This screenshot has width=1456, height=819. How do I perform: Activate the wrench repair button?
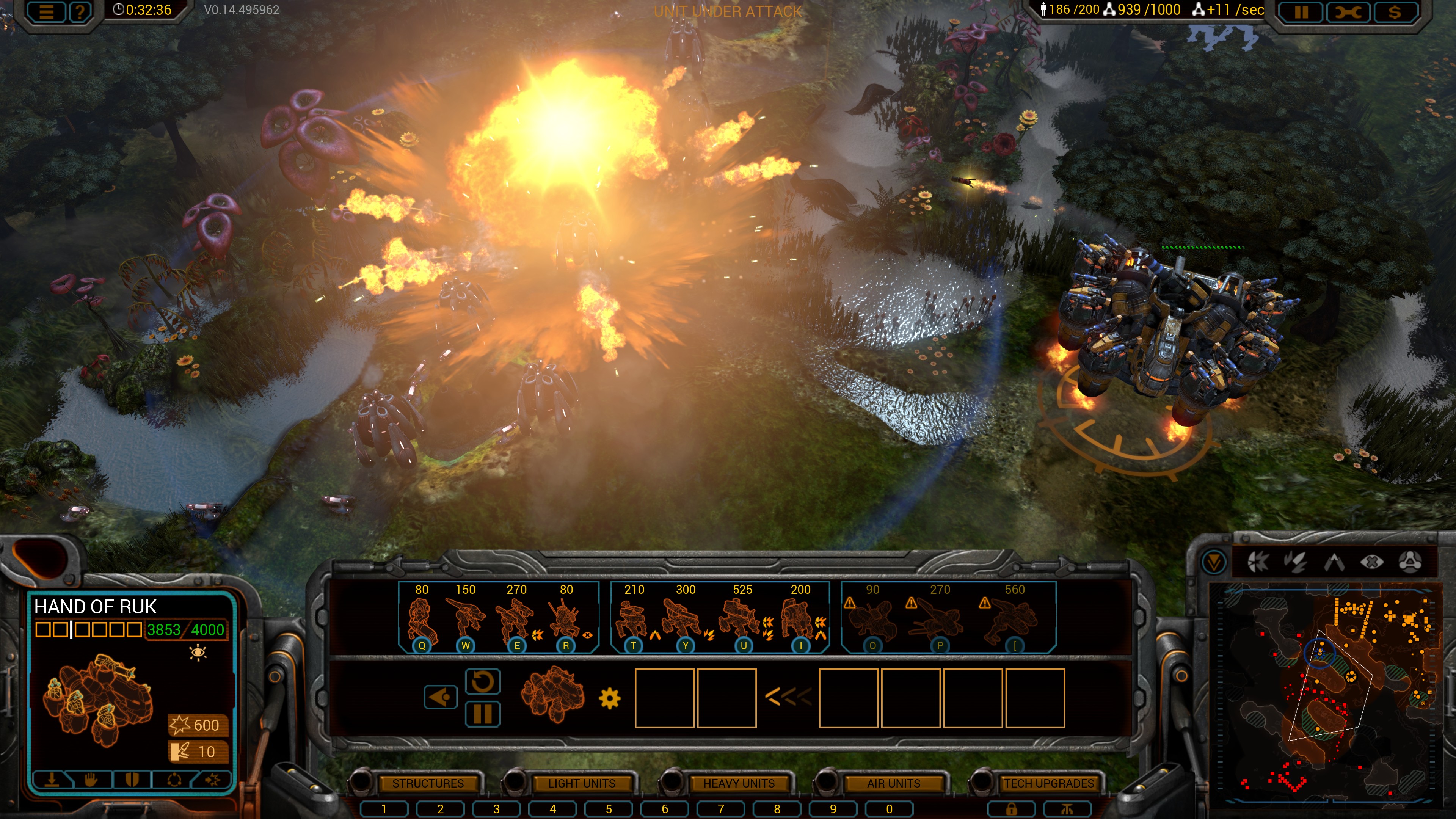(x=1348, y=12)
